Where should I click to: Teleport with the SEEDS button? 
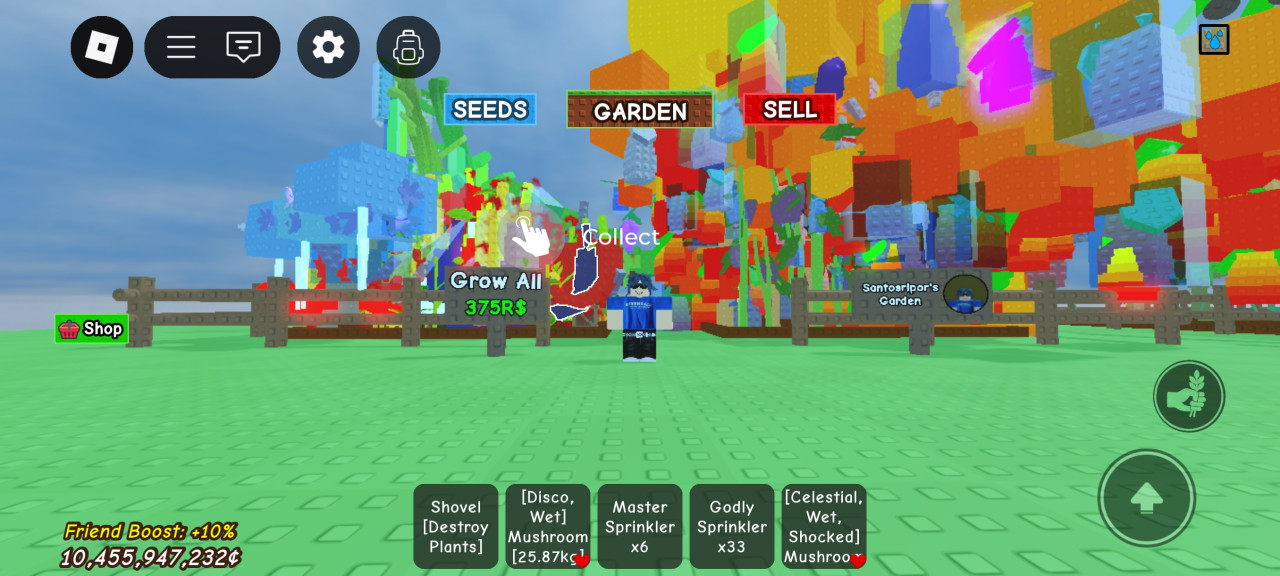490,109
